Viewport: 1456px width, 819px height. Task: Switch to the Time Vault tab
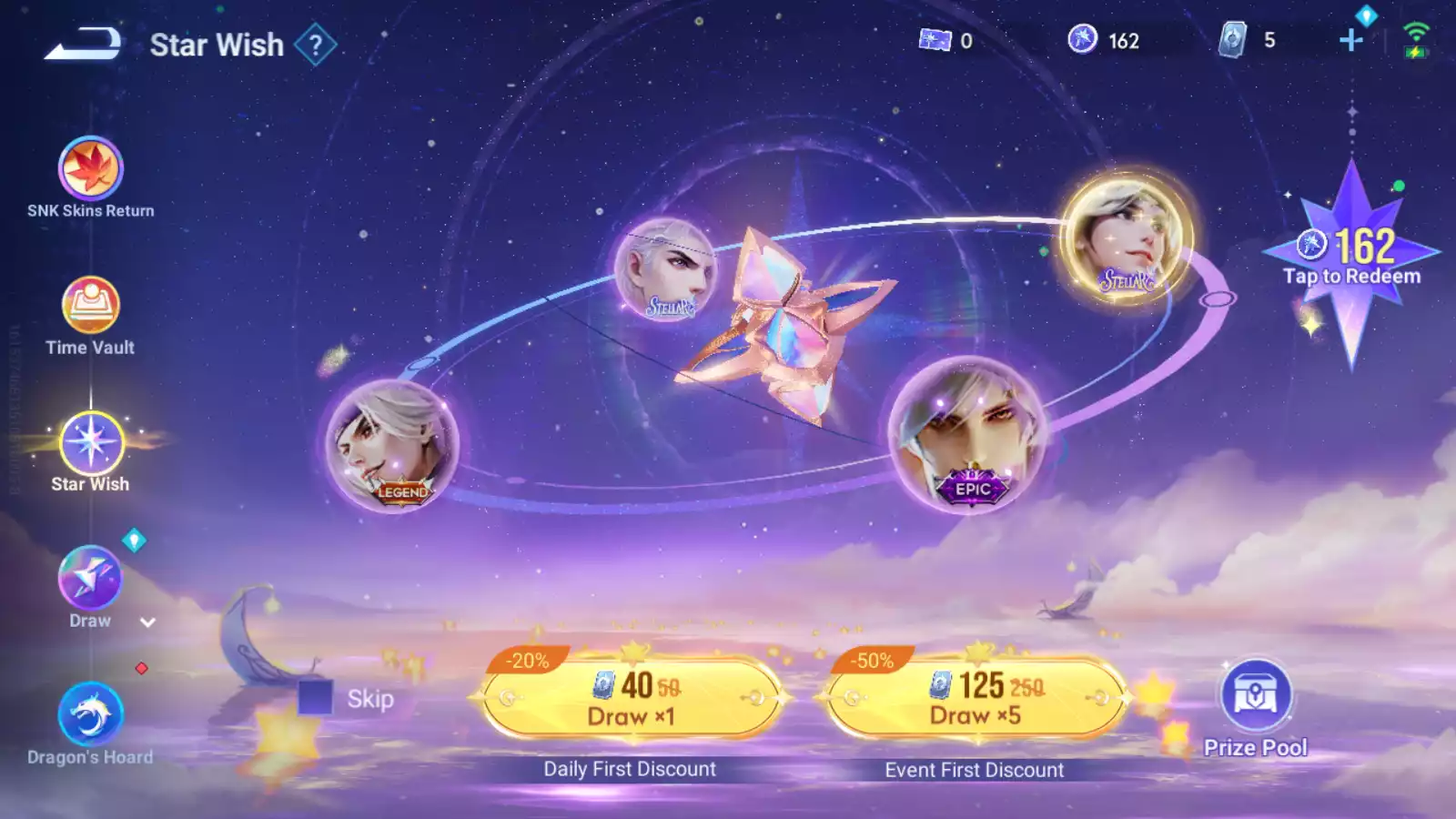pos(90,307)
